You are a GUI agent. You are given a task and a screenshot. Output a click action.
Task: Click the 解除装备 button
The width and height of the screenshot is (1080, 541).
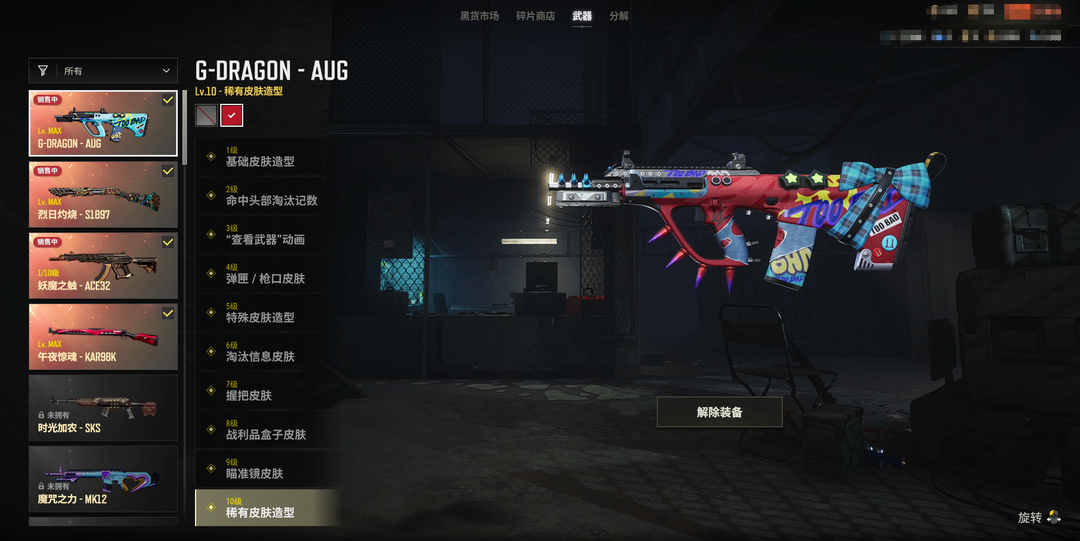click(719, 412)
